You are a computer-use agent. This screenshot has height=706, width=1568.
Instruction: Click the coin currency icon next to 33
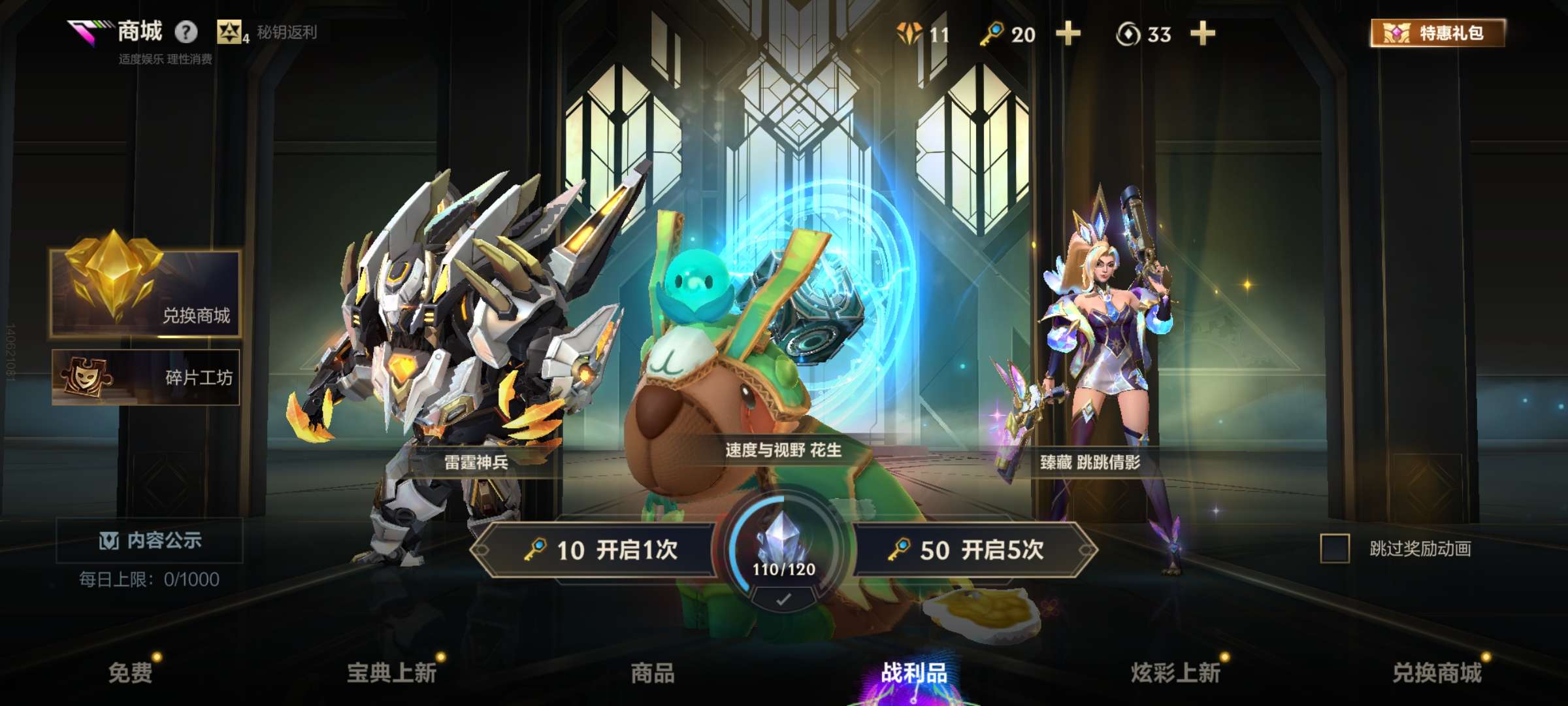coord(1127,34)
